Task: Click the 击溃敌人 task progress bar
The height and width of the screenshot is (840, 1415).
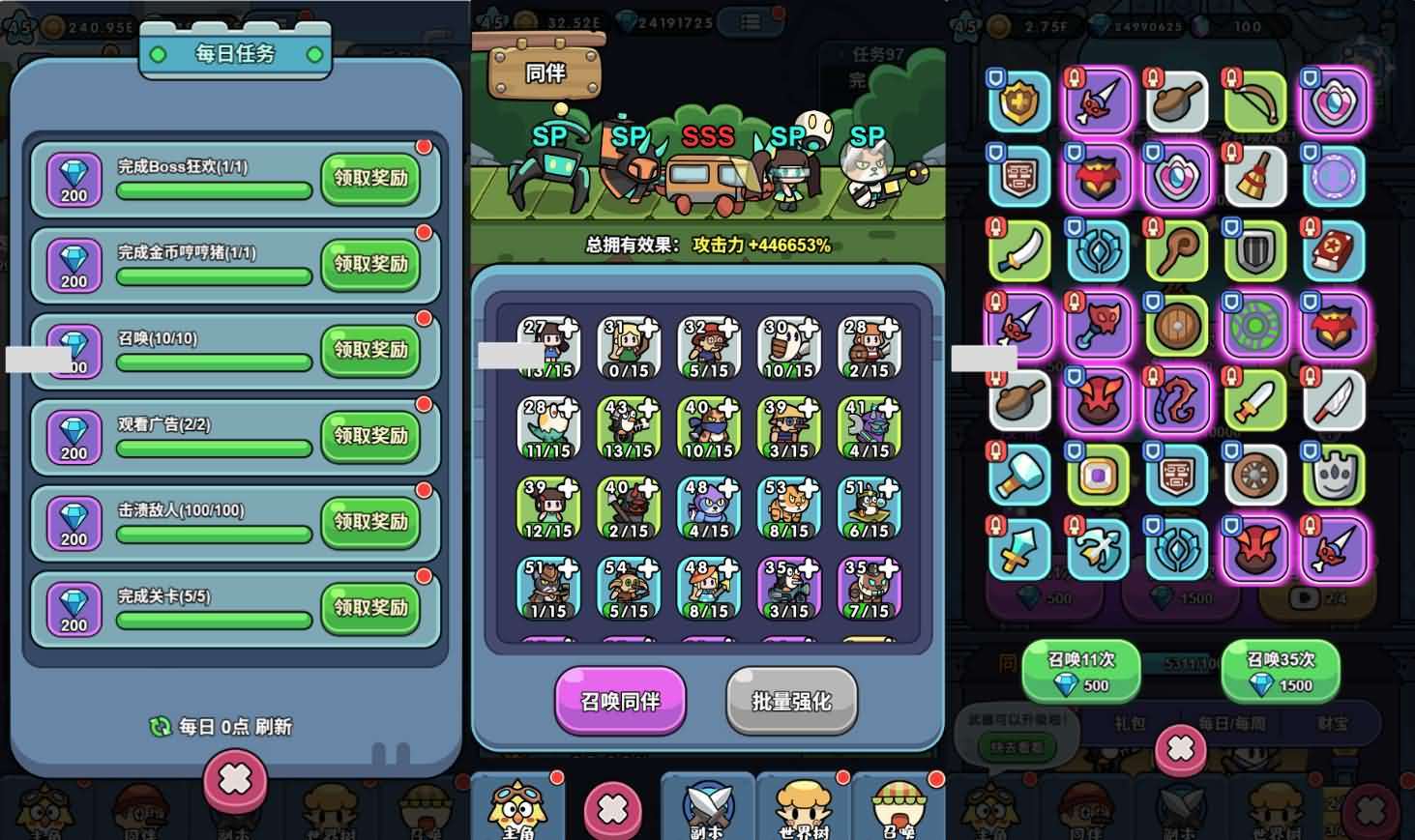Action: 213,536
